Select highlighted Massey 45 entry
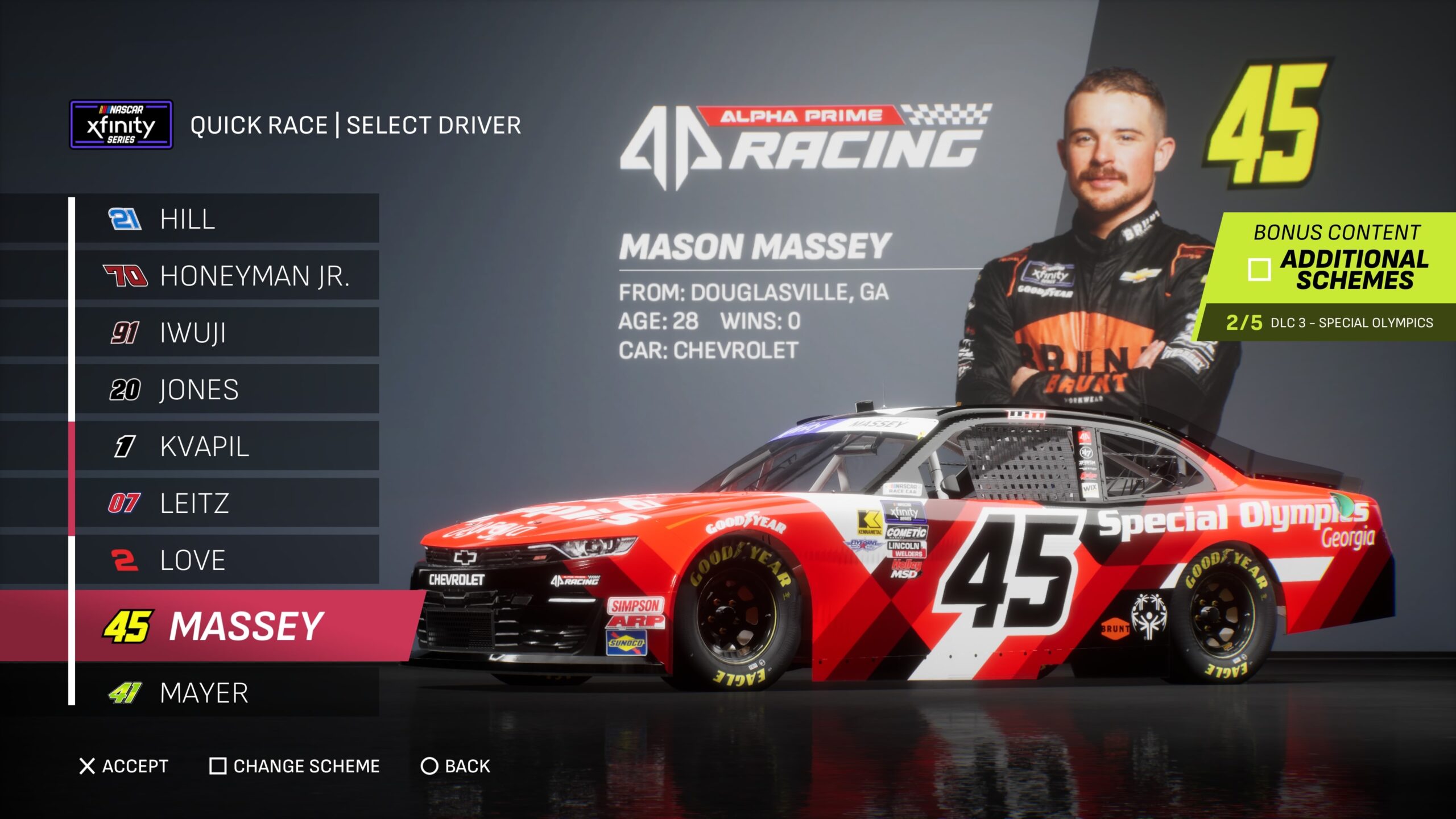The width and height of the screenshot is (1456, 819). pyautogui.click(x=239, y=626)
